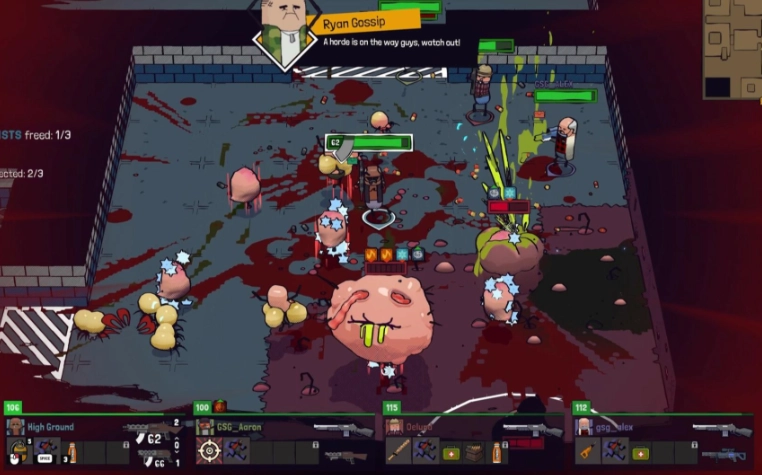762x475 pixels.
Task: Click High Ground's player portrait
Action: tap(15, 427)
